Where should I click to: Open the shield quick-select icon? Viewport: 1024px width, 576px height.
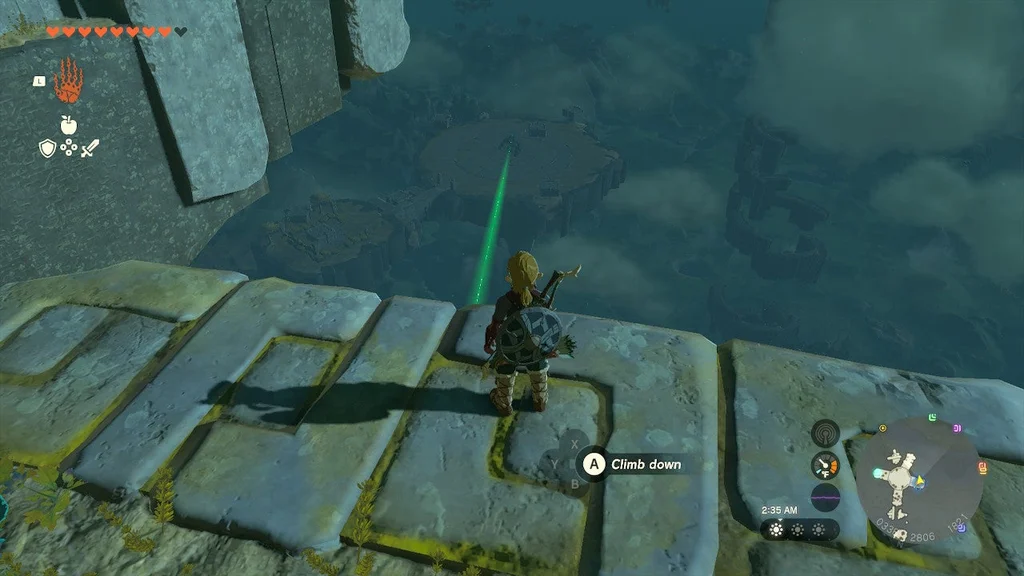46,148
